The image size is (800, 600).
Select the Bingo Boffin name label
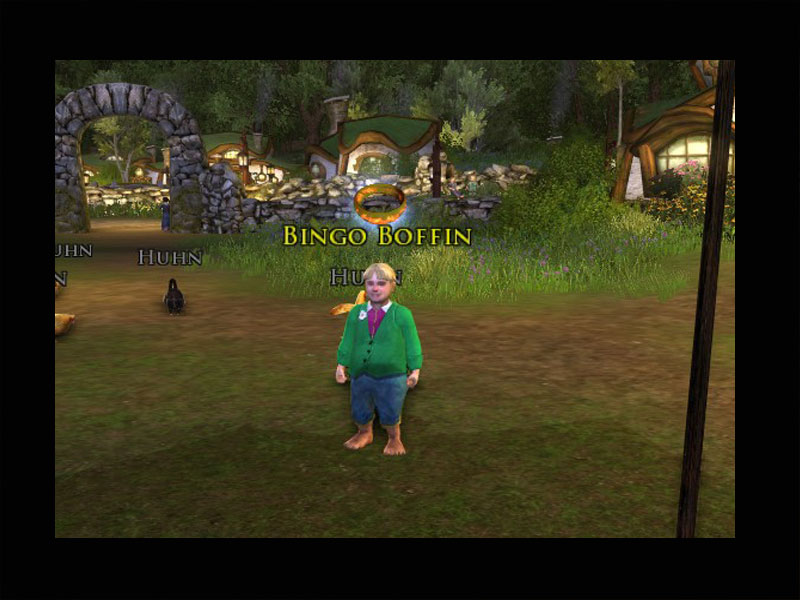click(377, 237)
